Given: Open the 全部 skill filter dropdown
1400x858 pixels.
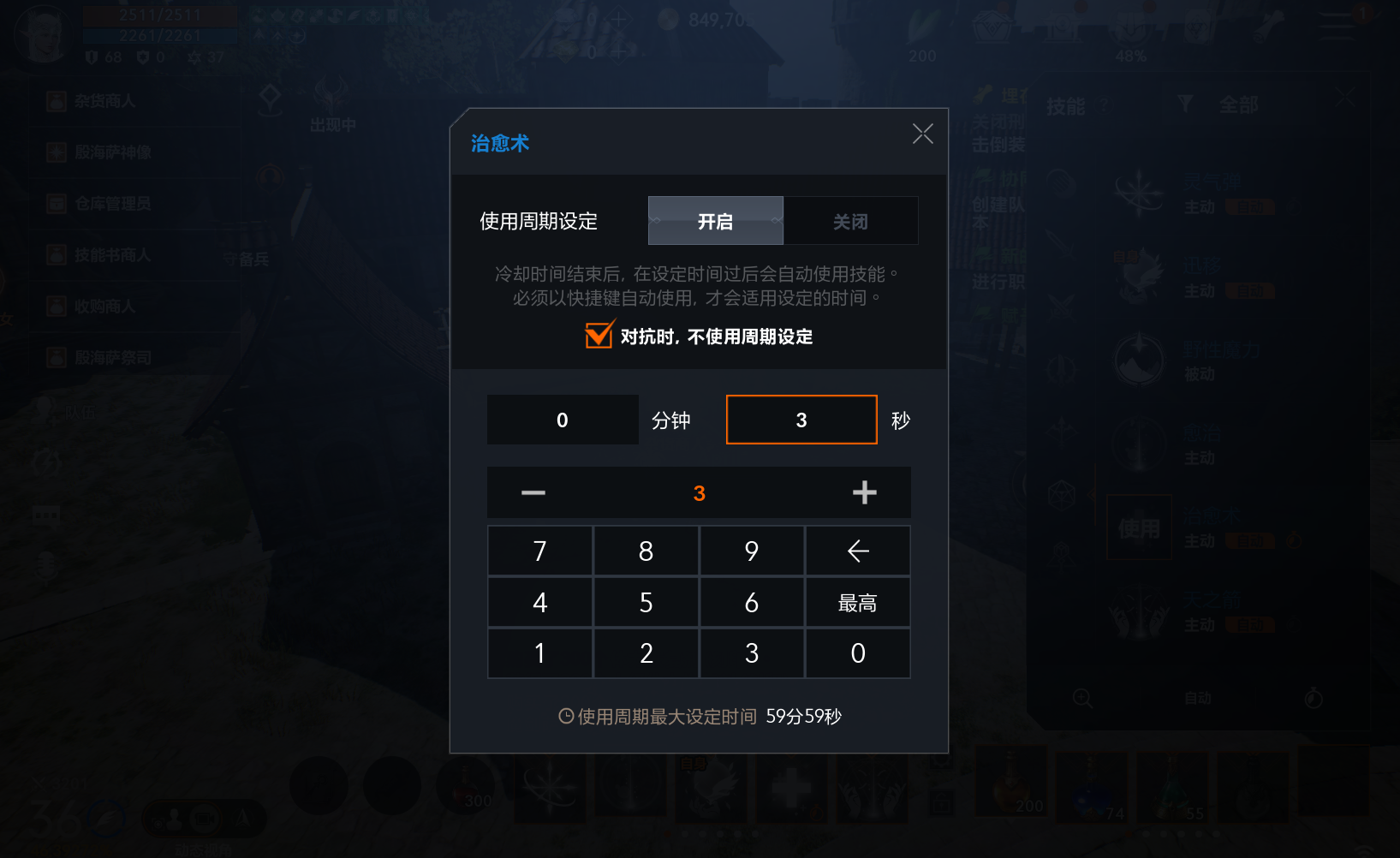Looking at the screenshot, I should [x=1239, y=103].
